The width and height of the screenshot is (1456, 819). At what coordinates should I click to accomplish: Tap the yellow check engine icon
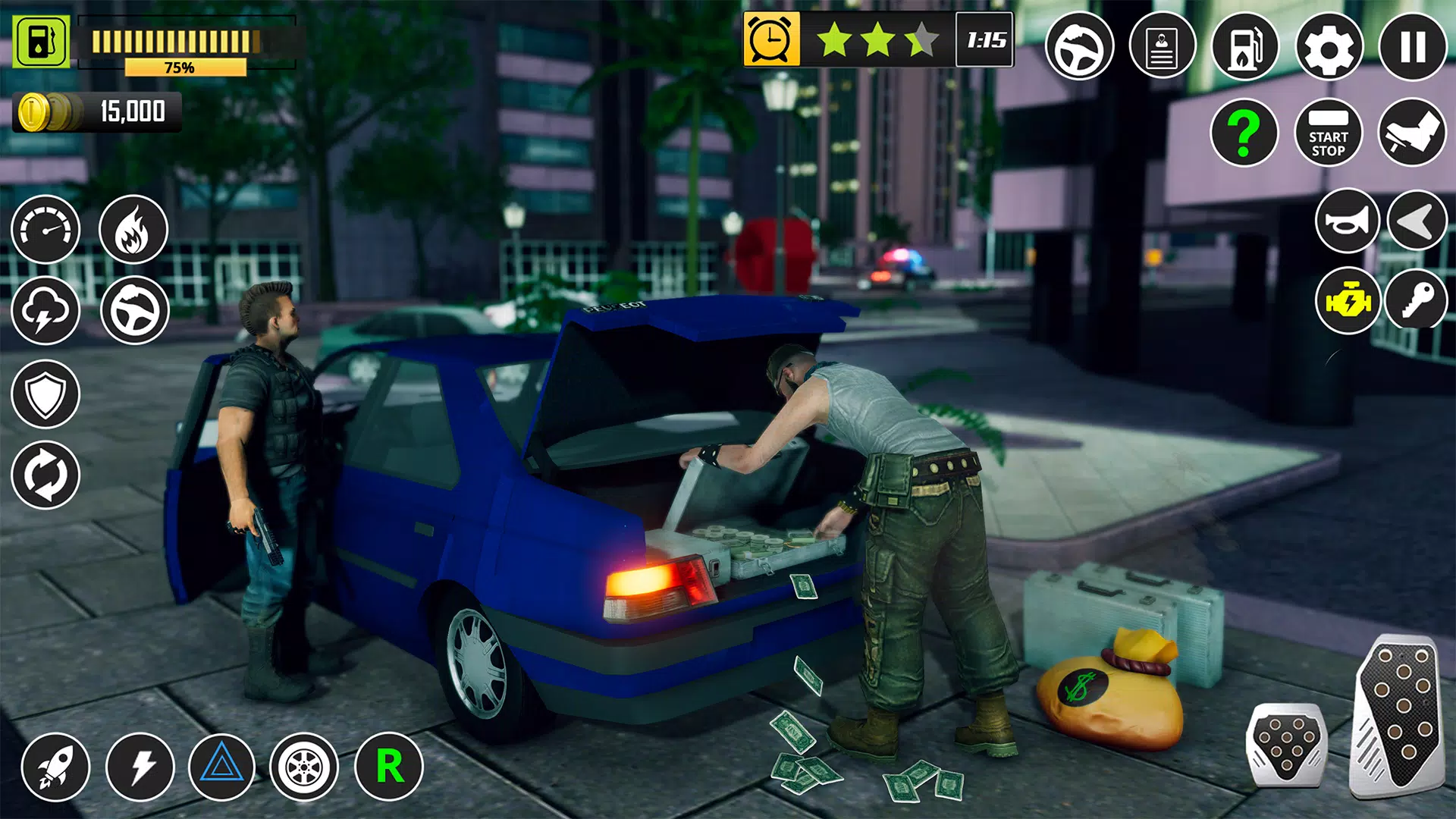pyautogui.click(x=1348, y=301)
